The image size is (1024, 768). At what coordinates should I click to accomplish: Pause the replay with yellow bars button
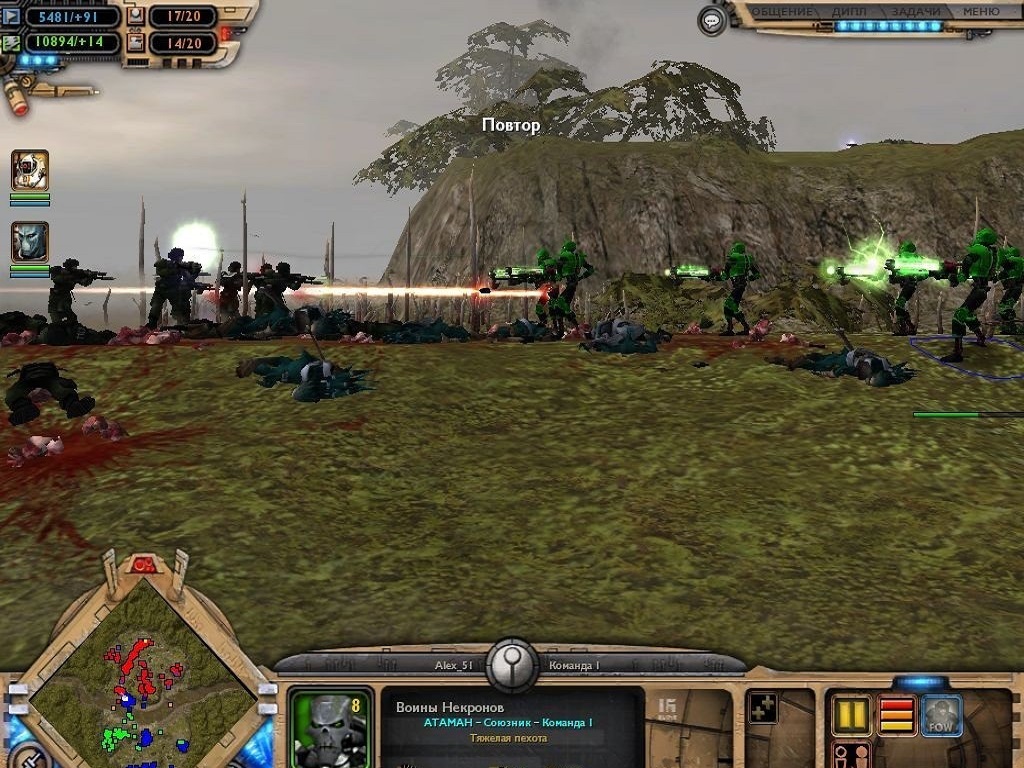pos(851,715)
